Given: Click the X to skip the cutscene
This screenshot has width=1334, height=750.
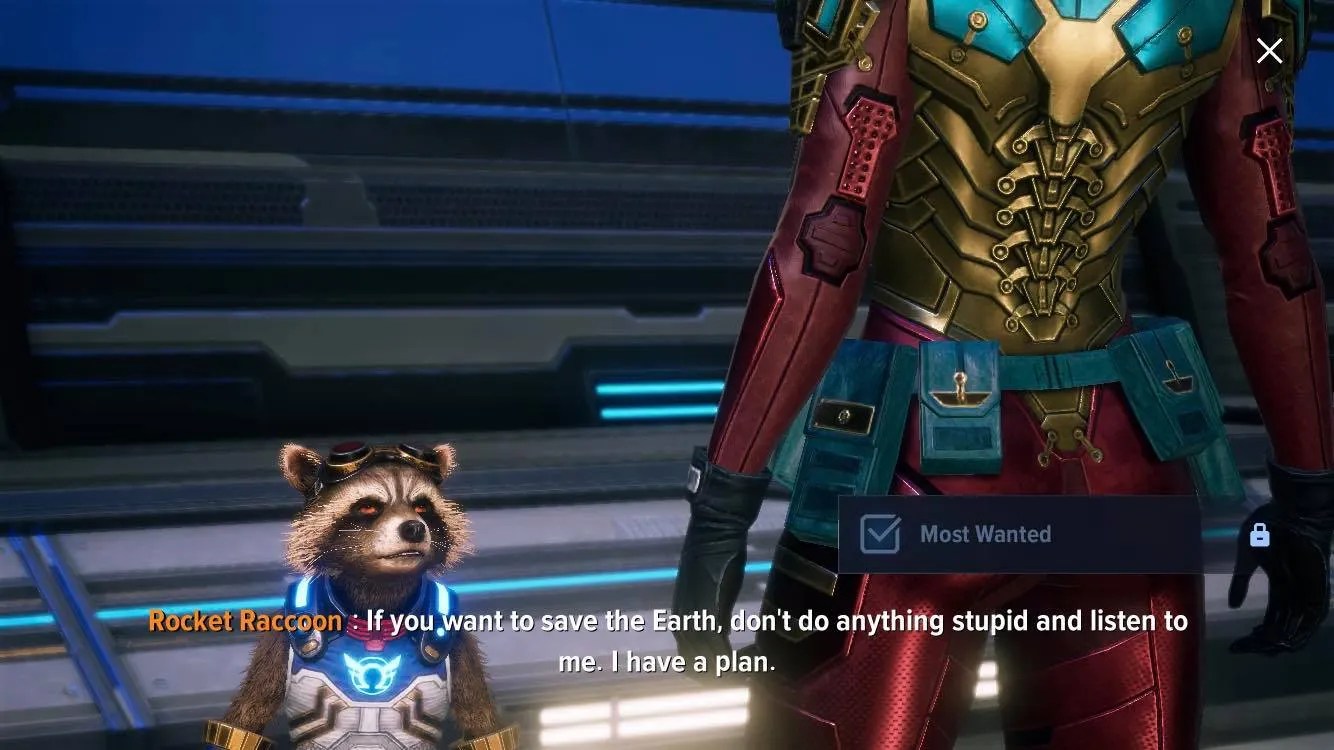Looking at the screenshot, I should [x=1269, y=49].
